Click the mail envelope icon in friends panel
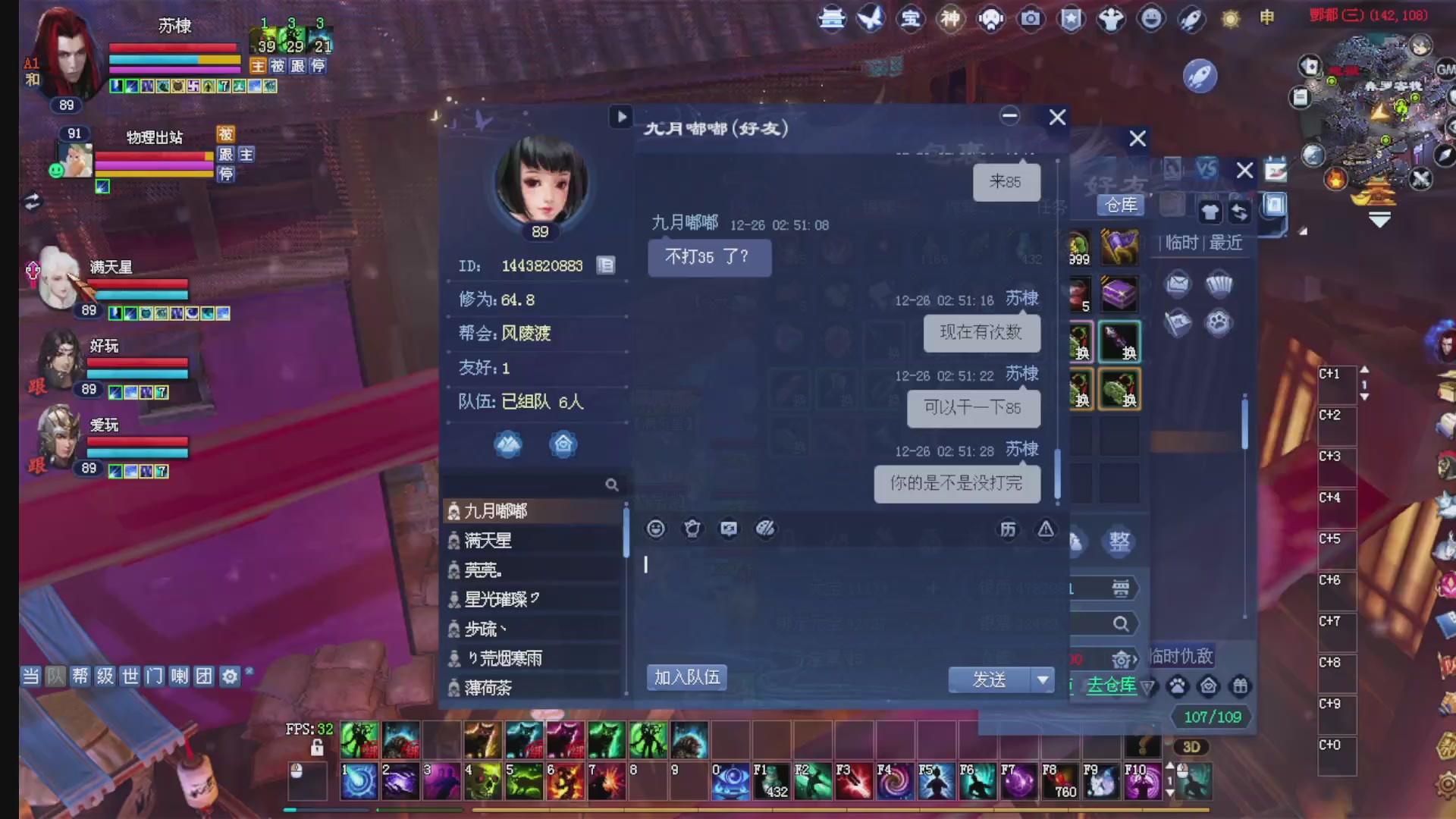Image resolution: width=1456 pixels, height=819 pixels. [x=1176, y=283]
